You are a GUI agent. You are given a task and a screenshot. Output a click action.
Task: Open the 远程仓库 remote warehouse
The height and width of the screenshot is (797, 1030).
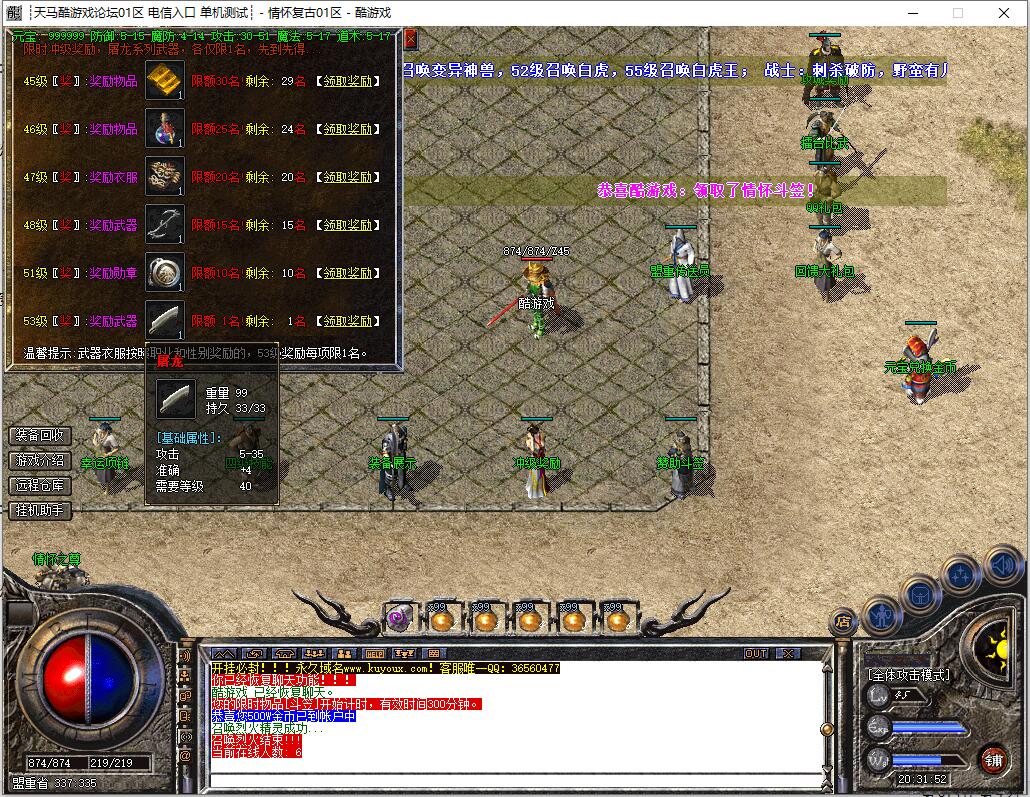40,486
